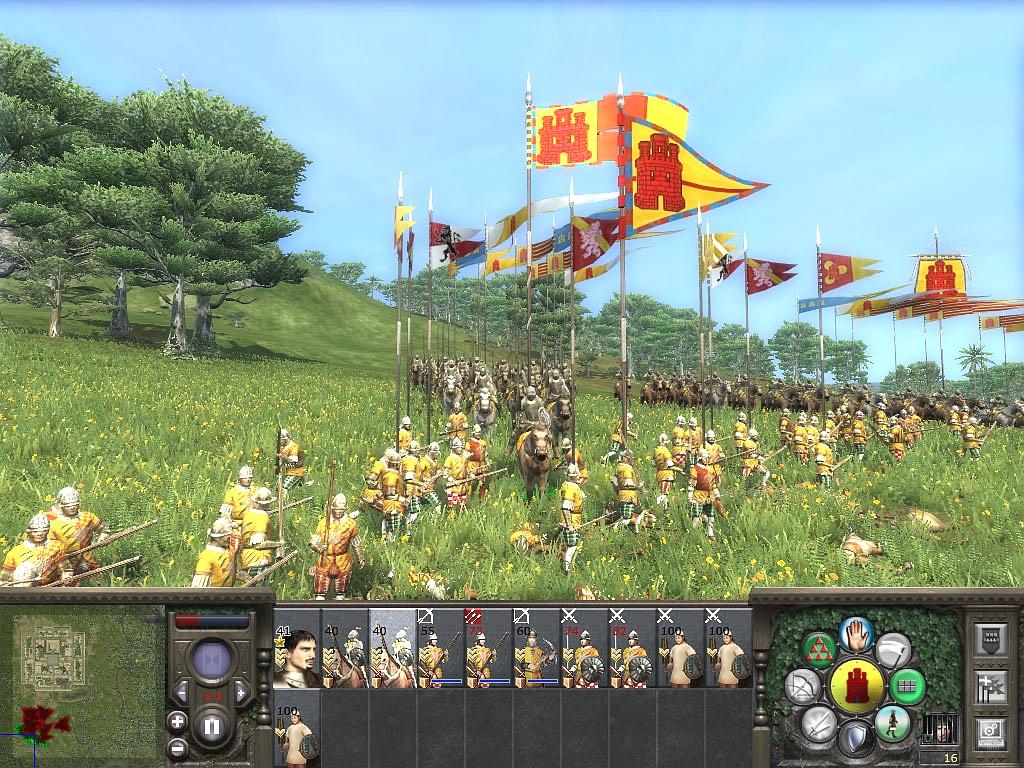Decrease game speed with the minus arrow
This screenshot has width=1024, height=768.
[x=182, y=692]
